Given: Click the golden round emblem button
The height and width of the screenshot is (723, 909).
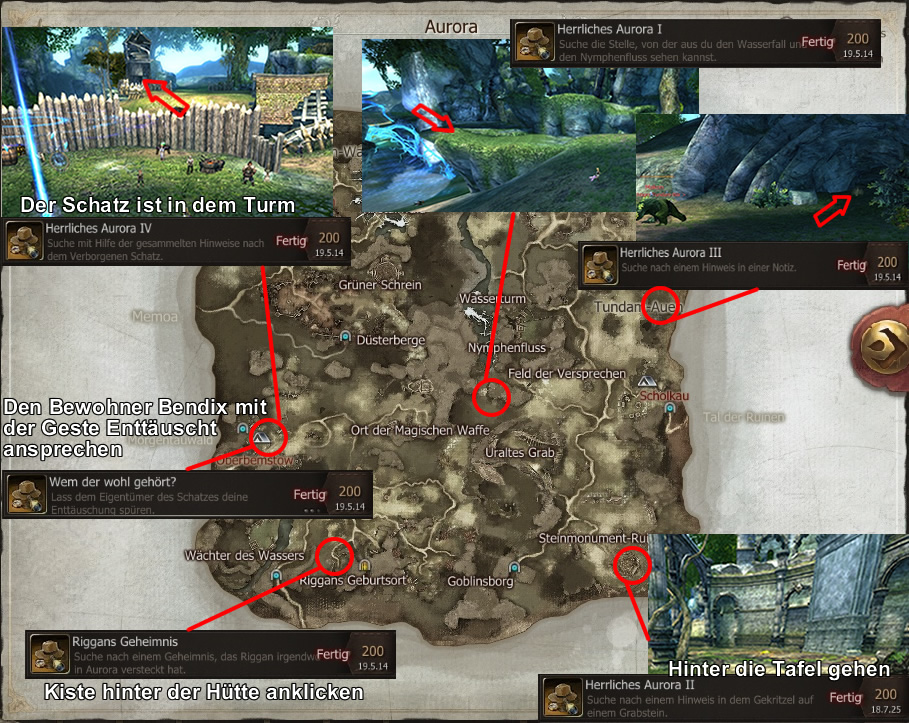Looking at the screenshot, I should pos(885,346).
